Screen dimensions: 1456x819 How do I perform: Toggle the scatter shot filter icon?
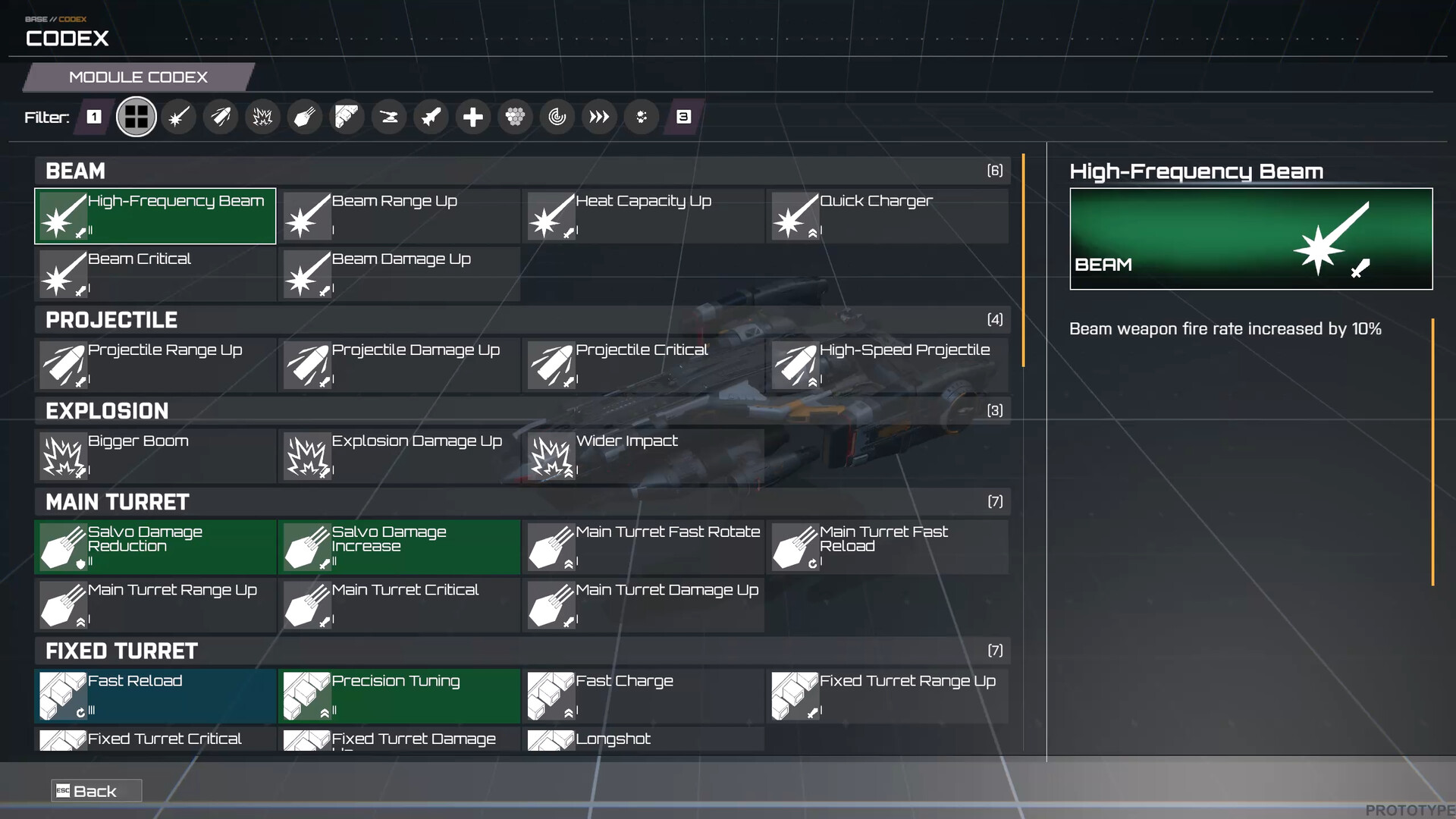click(x=642, y=117)
